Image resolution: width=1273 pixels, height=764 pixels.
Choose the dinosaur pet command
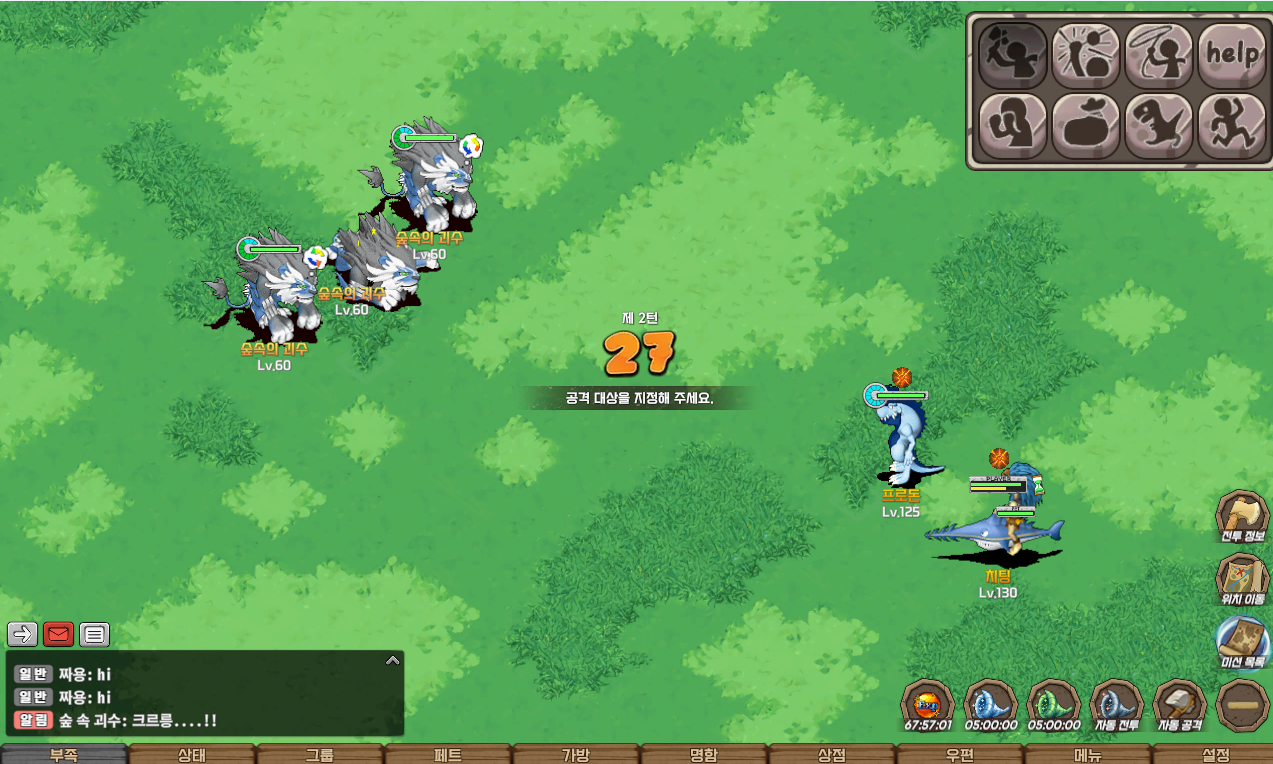pyautogui.click(x=1158, y=126)
